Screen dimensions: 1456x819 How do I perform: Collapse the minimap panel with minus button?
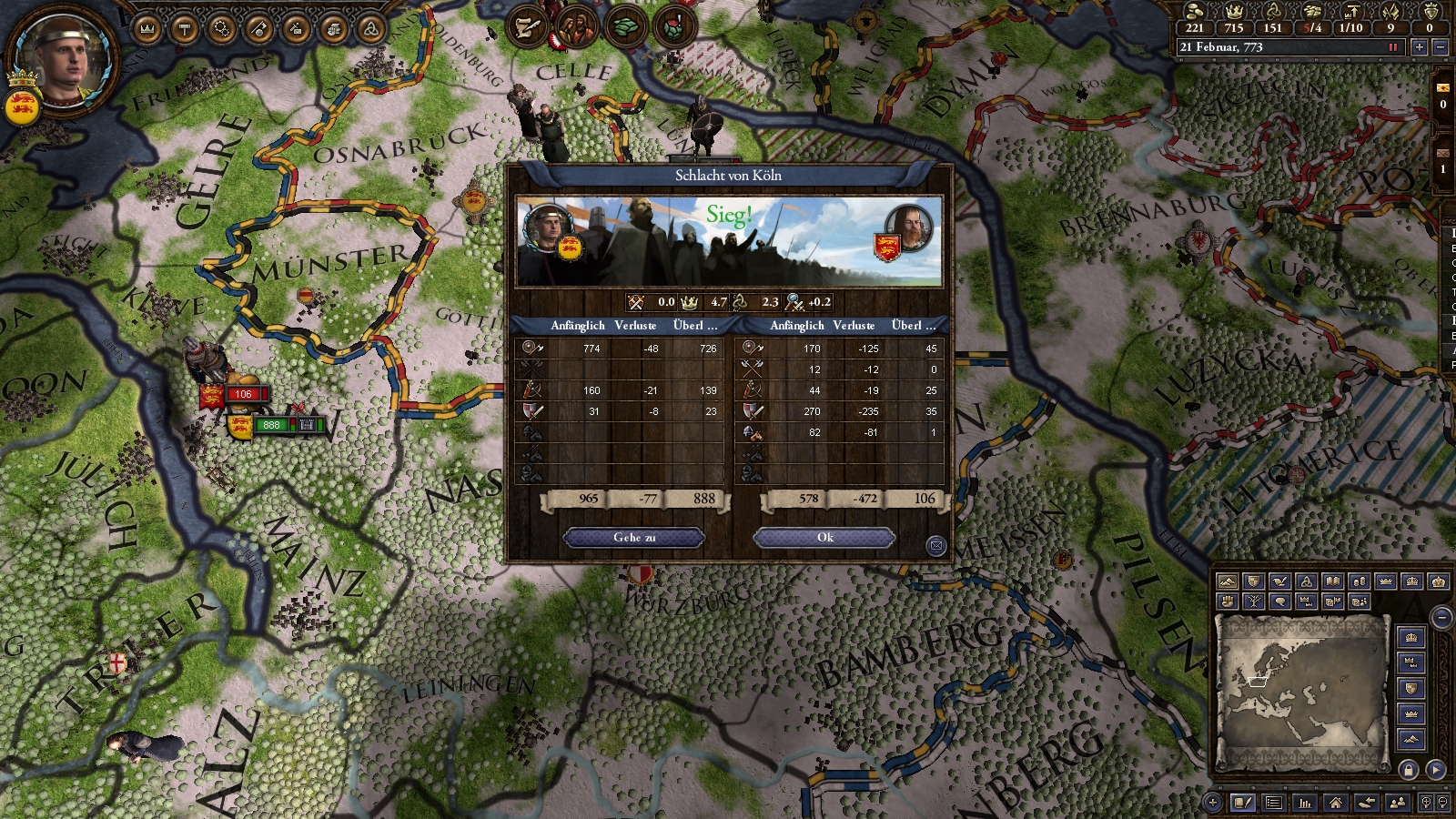coord(1441,619)
